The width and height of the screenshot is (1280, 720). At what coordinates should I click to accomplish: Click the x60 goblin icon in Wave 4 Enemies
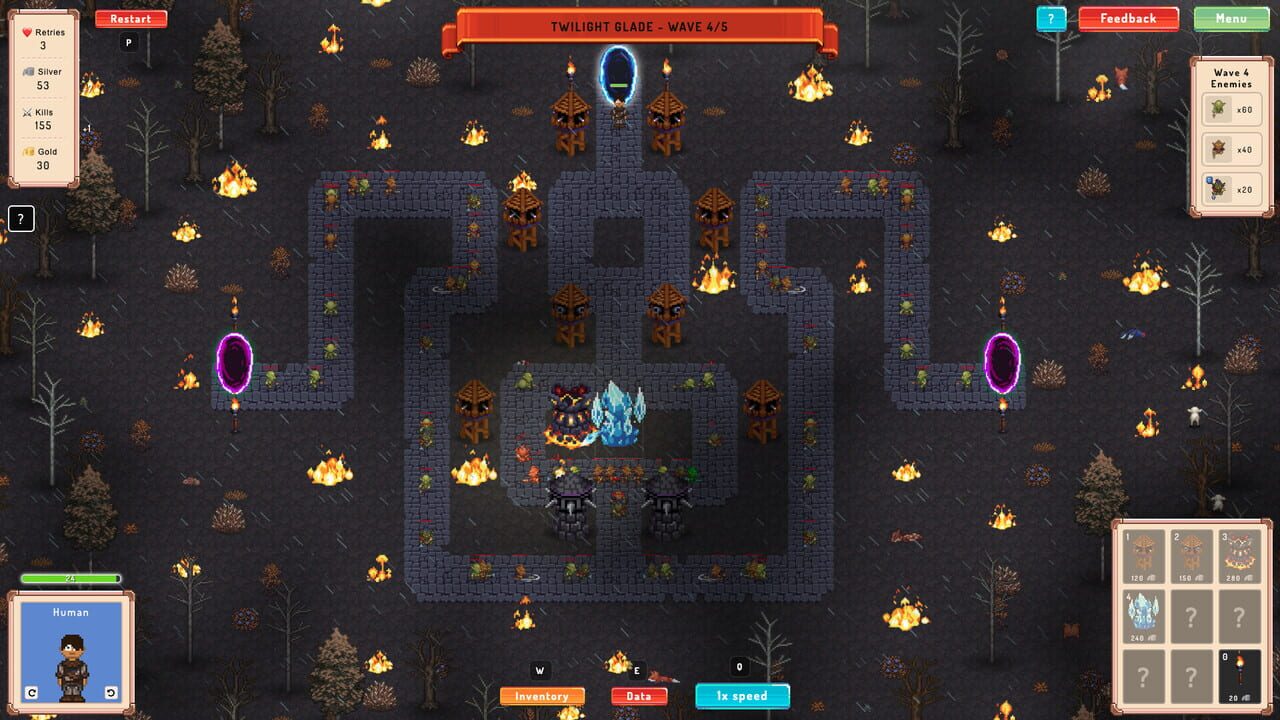1219,108
